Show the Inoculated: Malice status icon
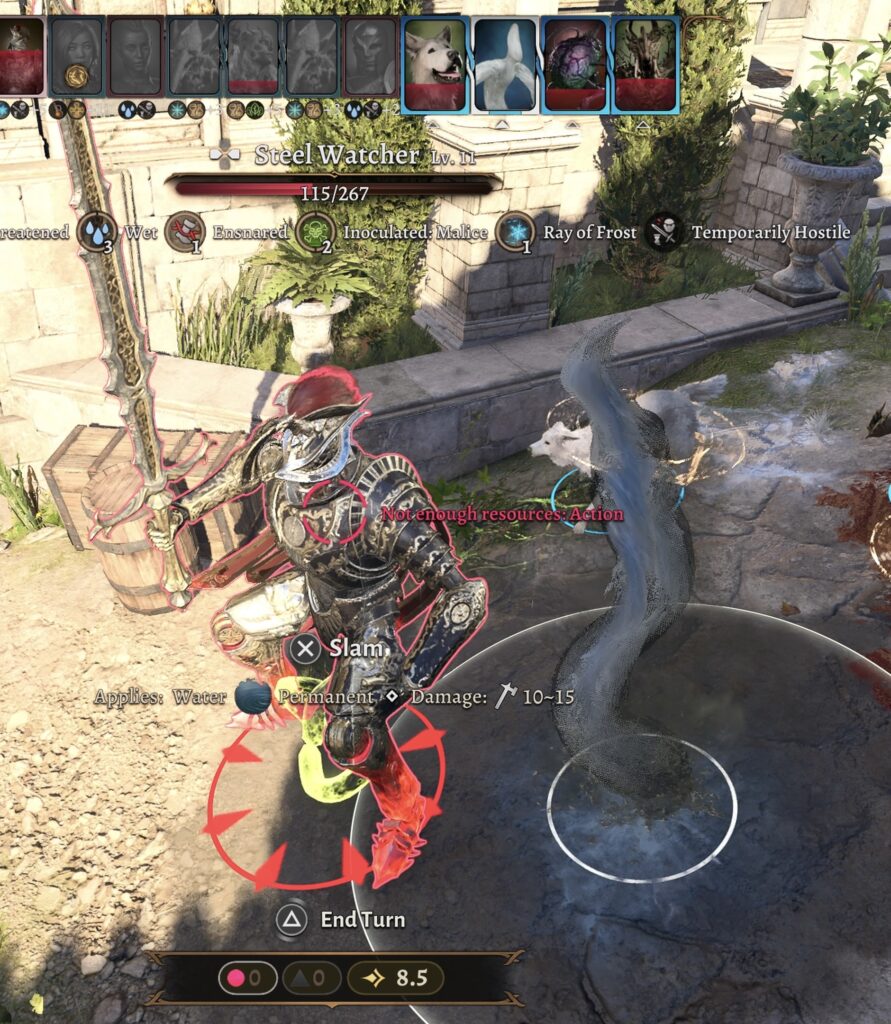This screenshot has height=1024, width=891. pos(314,232)
